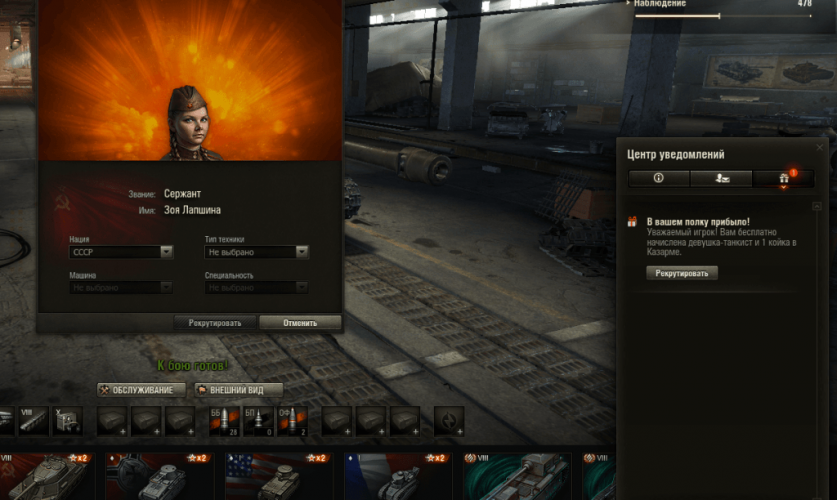837x500 pixels.
Task: Switch to the invitations tab with envelope icon
Action: coord(721,178)
